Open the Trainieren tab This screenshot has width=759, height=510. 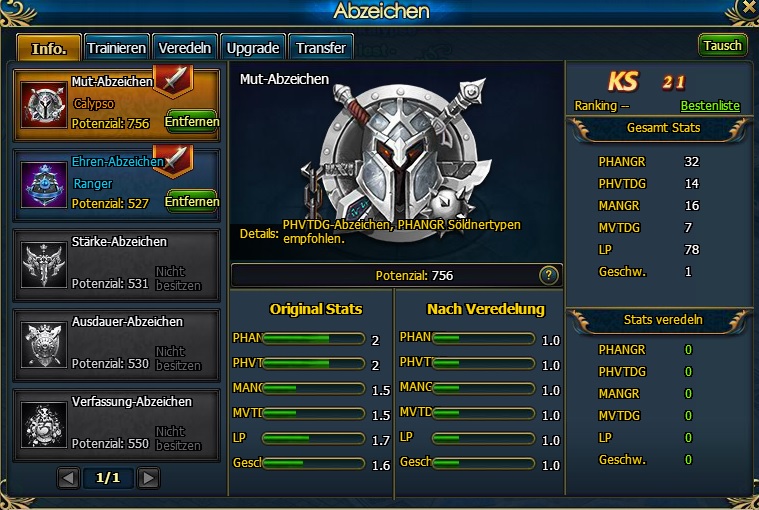click(x=117, y=47)
